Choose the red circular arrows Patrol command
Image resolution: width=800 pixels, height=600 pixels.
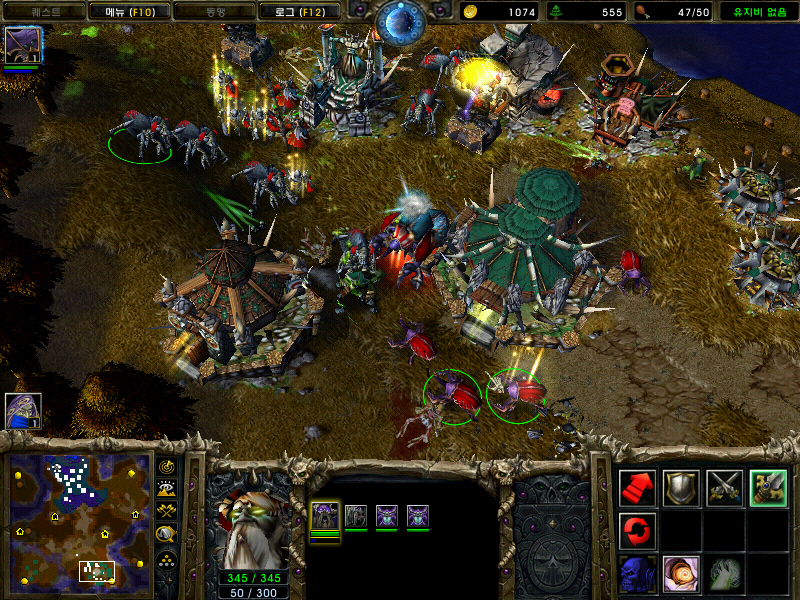pyautogui.click(x=637, y=530)
